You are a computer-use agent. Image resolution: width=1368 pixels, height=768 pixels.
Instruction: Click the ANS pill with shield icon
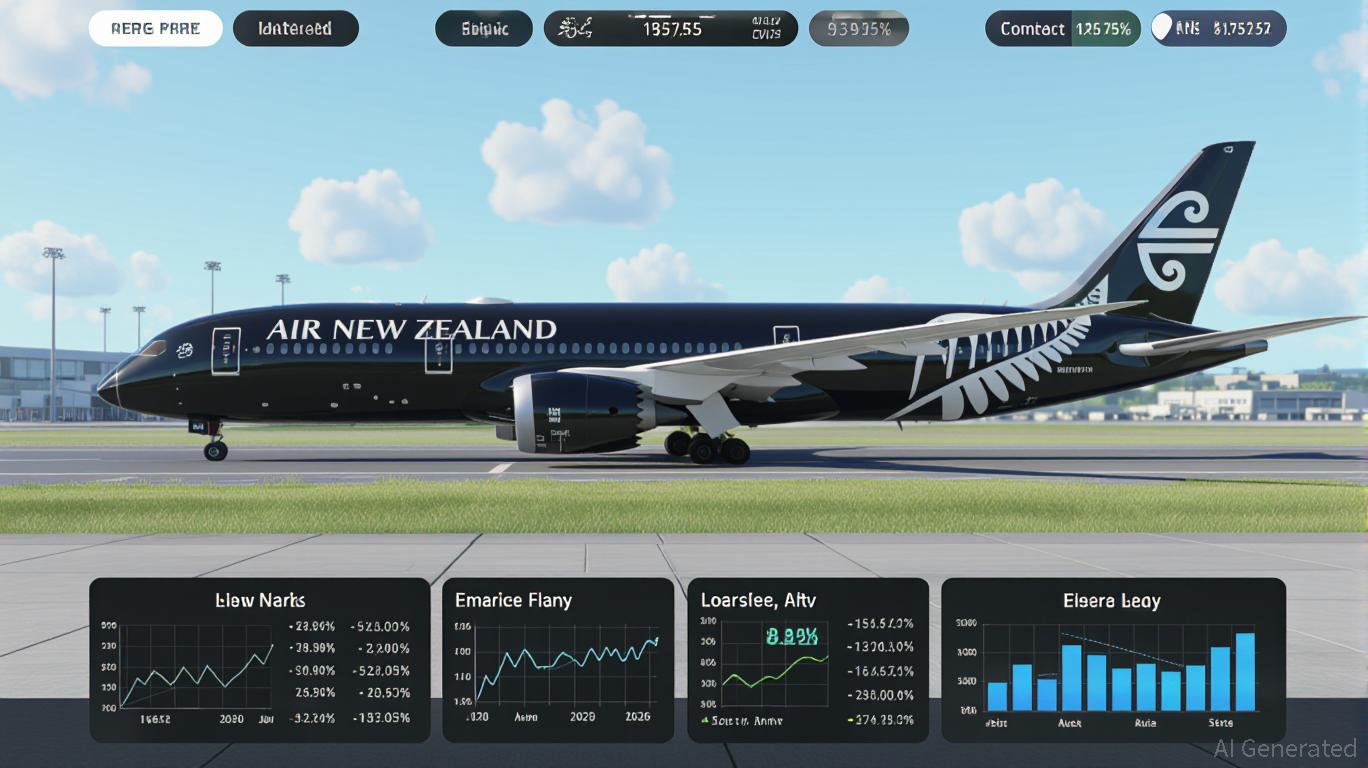pos(1218,29)
